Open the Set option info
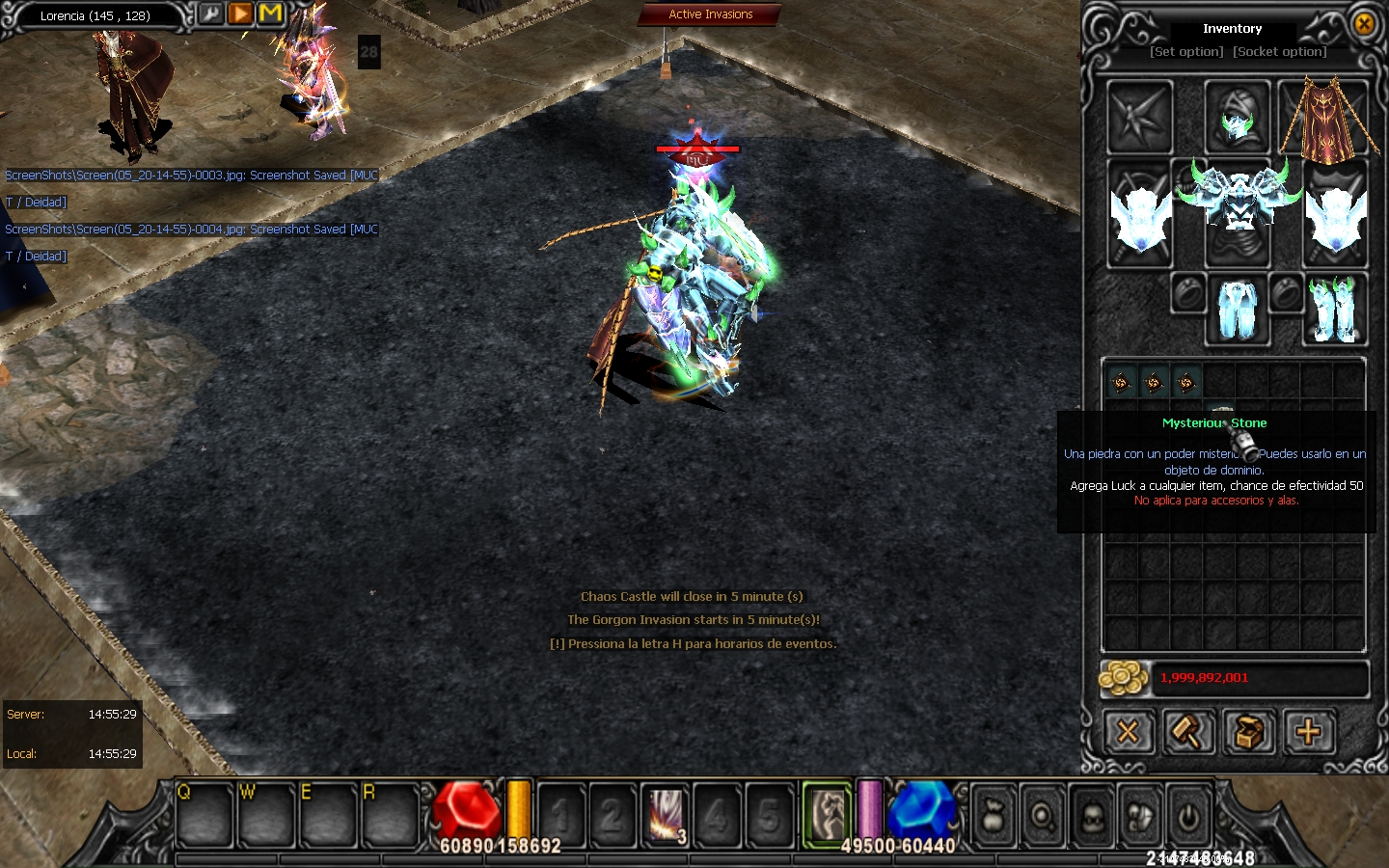 (1186, 52)
